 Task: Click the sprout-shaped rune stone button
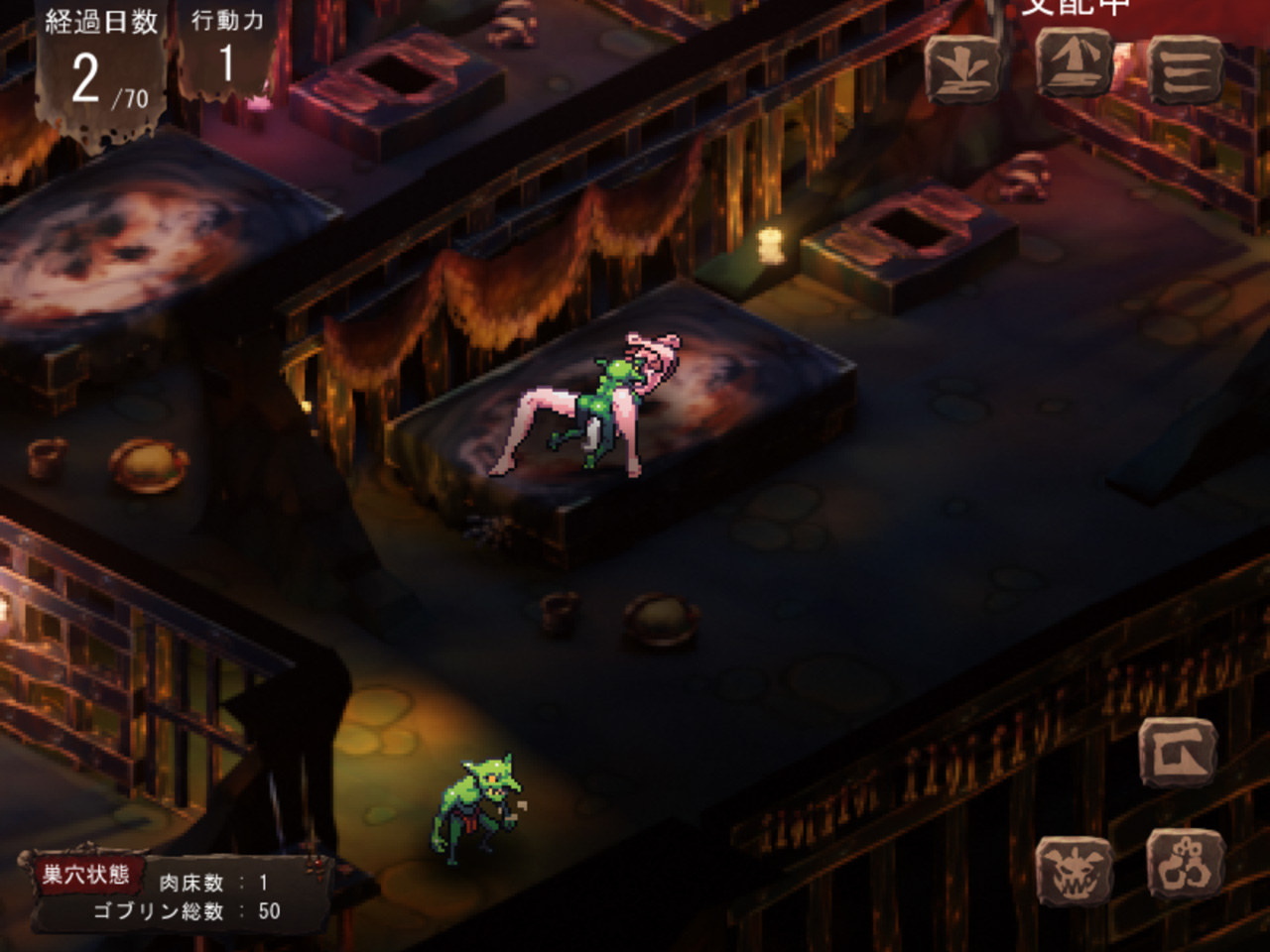pos(962,69)
